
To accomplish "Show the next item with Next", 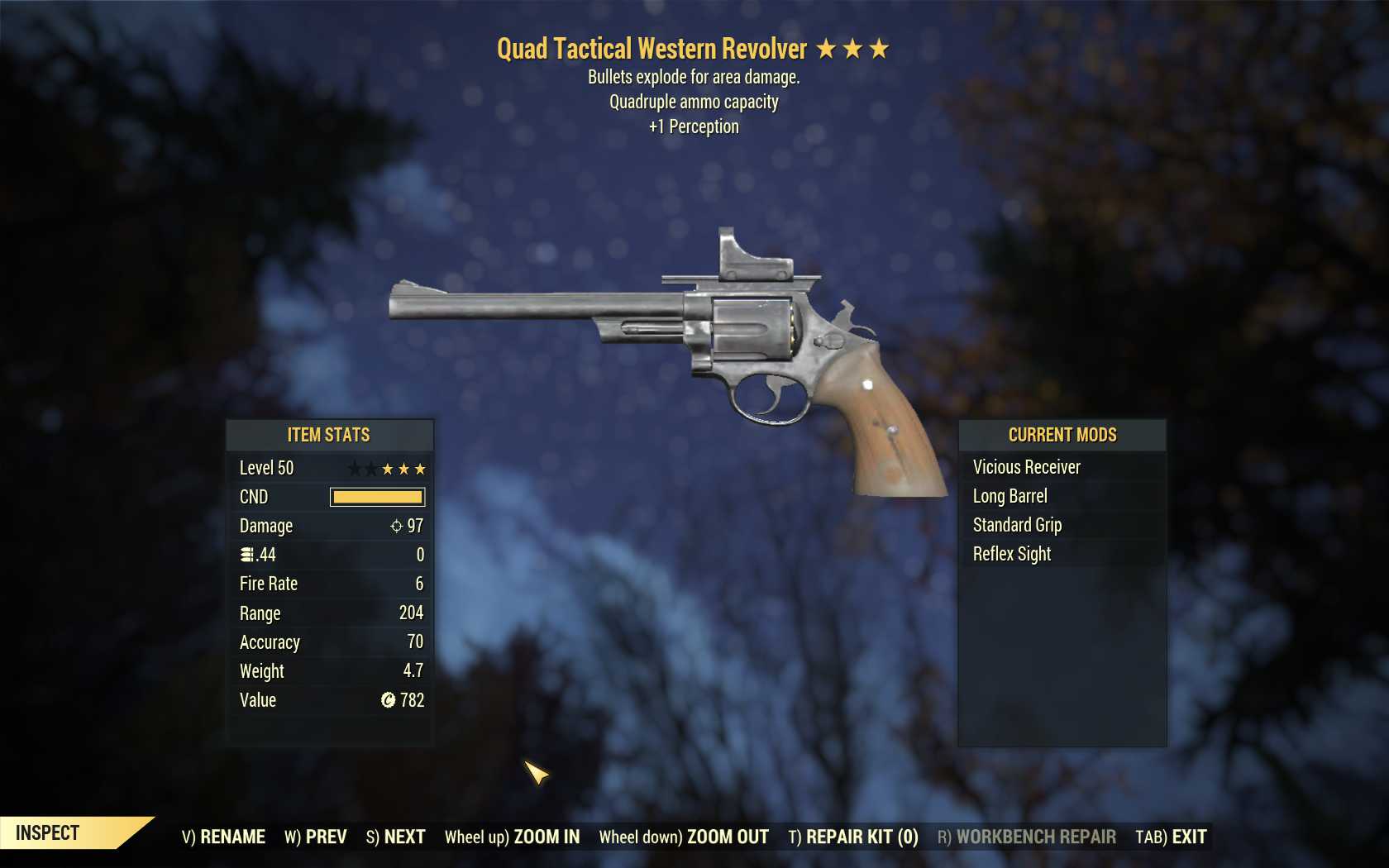I will click(395, 837).
